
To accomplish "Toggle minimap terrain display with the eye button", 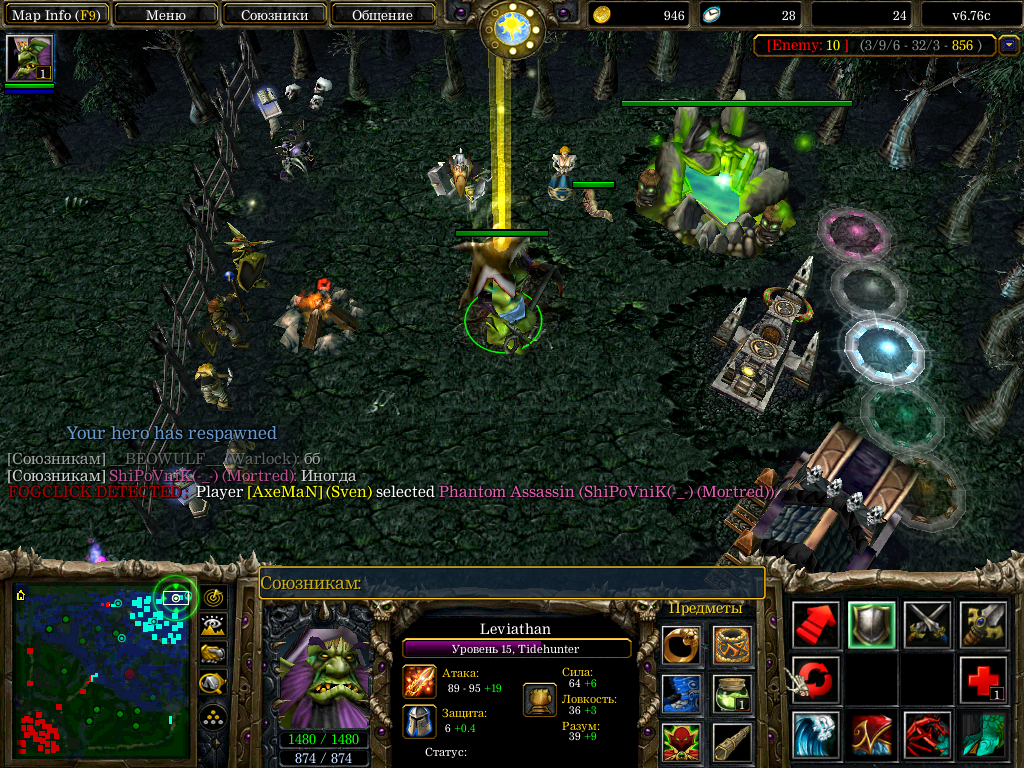I will tap(212, 626).
